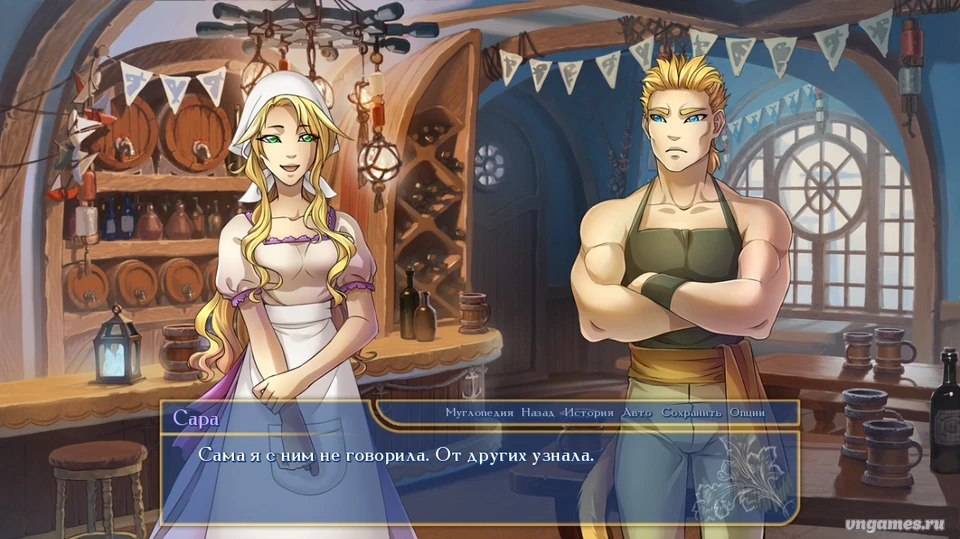Go back with the Назад button
This screenshot has width=960, height=539.
pos(538,413)
